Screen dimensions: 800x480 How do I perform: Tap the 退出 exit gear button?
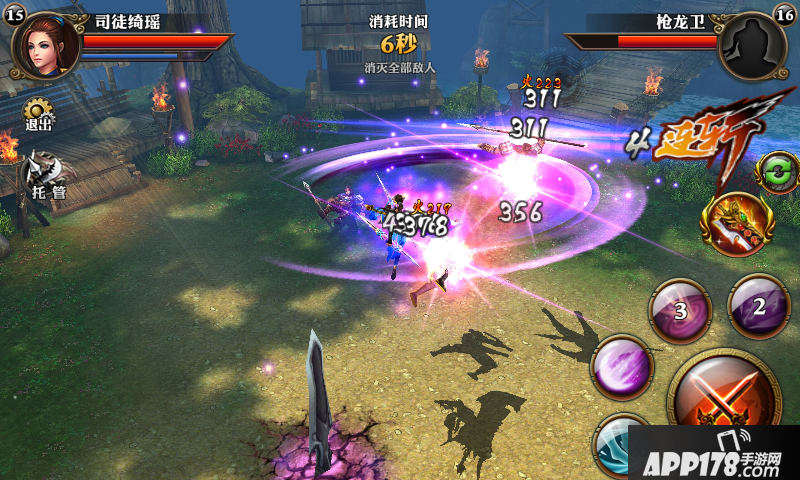pos(39,113)
